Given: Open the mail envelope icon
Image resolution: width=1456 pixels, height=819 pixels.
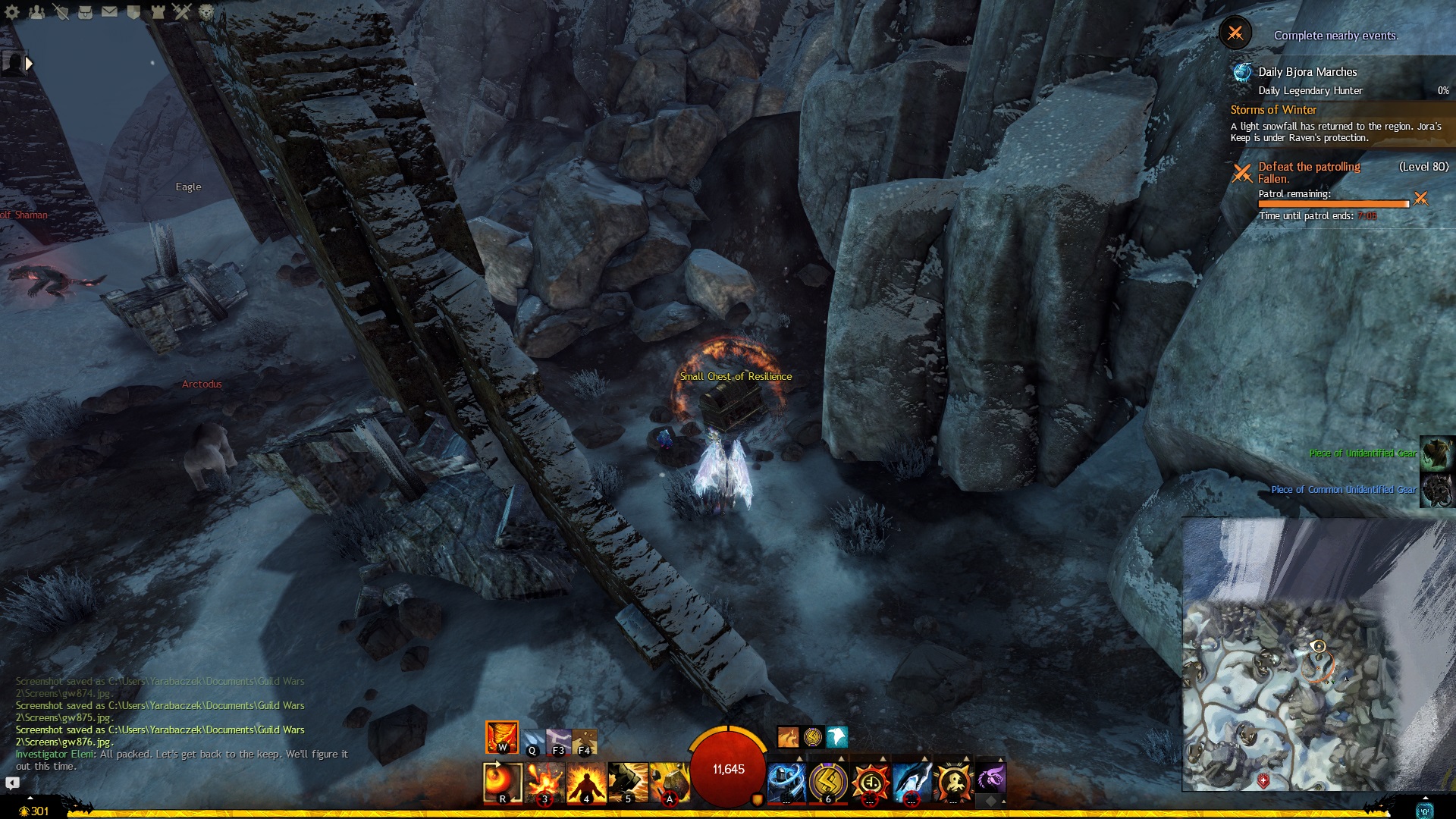Looking at the screenshot, I should (x=110, y=12).
